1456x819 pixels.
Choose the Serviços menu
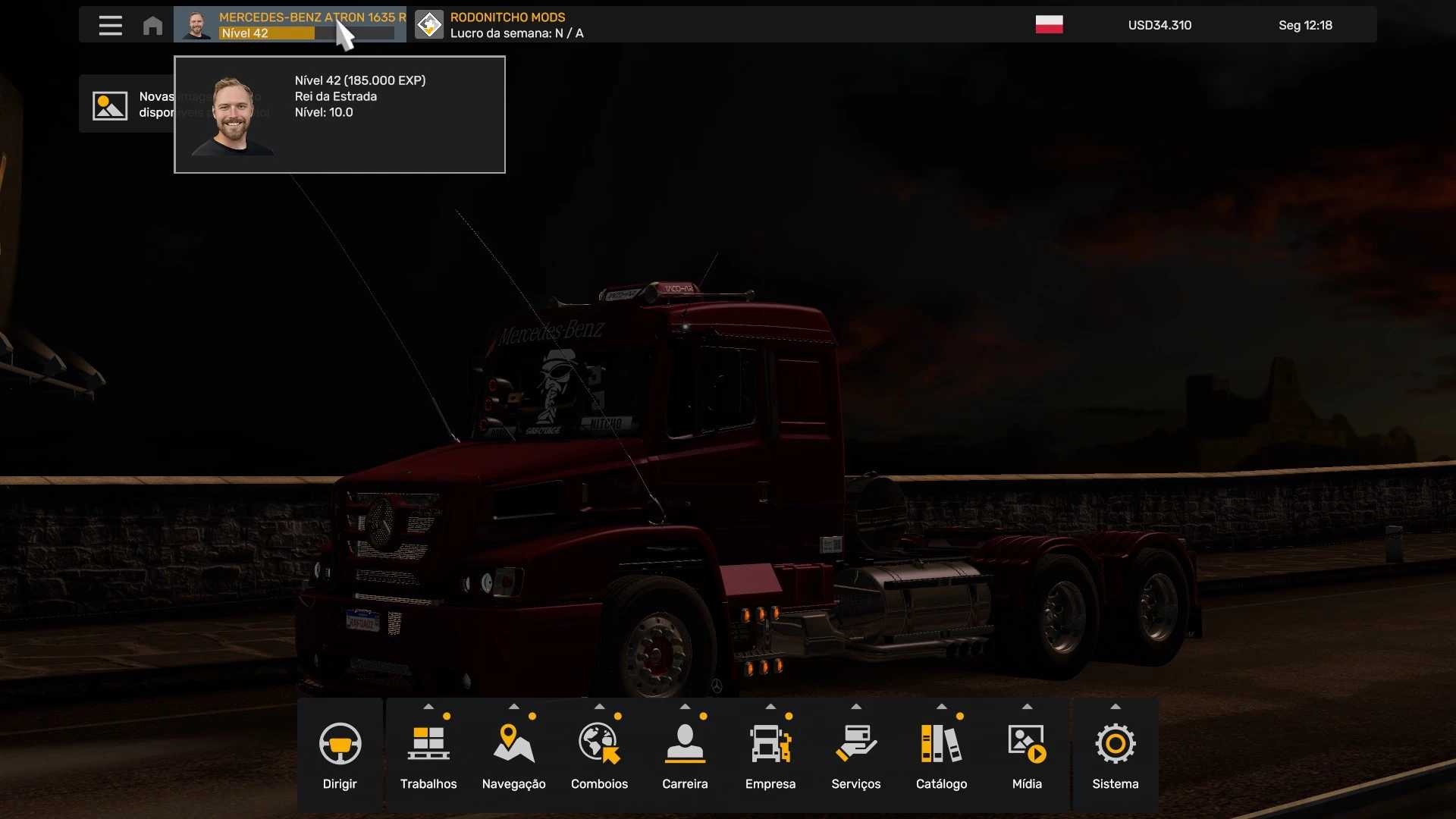[x=855, y=754]
